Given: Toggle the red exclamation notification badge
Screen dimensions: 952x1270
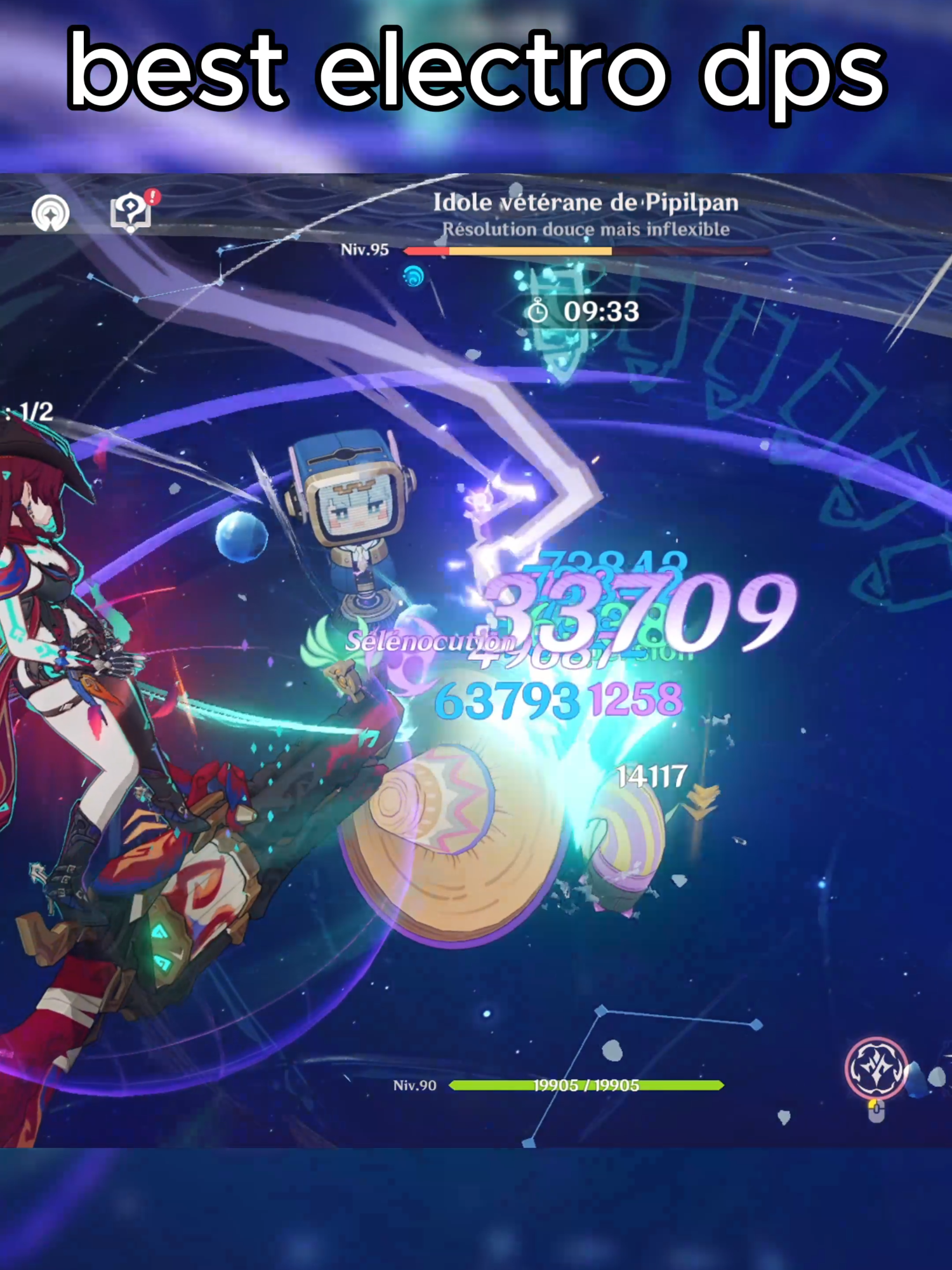Looking at the screenshot, I should 154,196.
